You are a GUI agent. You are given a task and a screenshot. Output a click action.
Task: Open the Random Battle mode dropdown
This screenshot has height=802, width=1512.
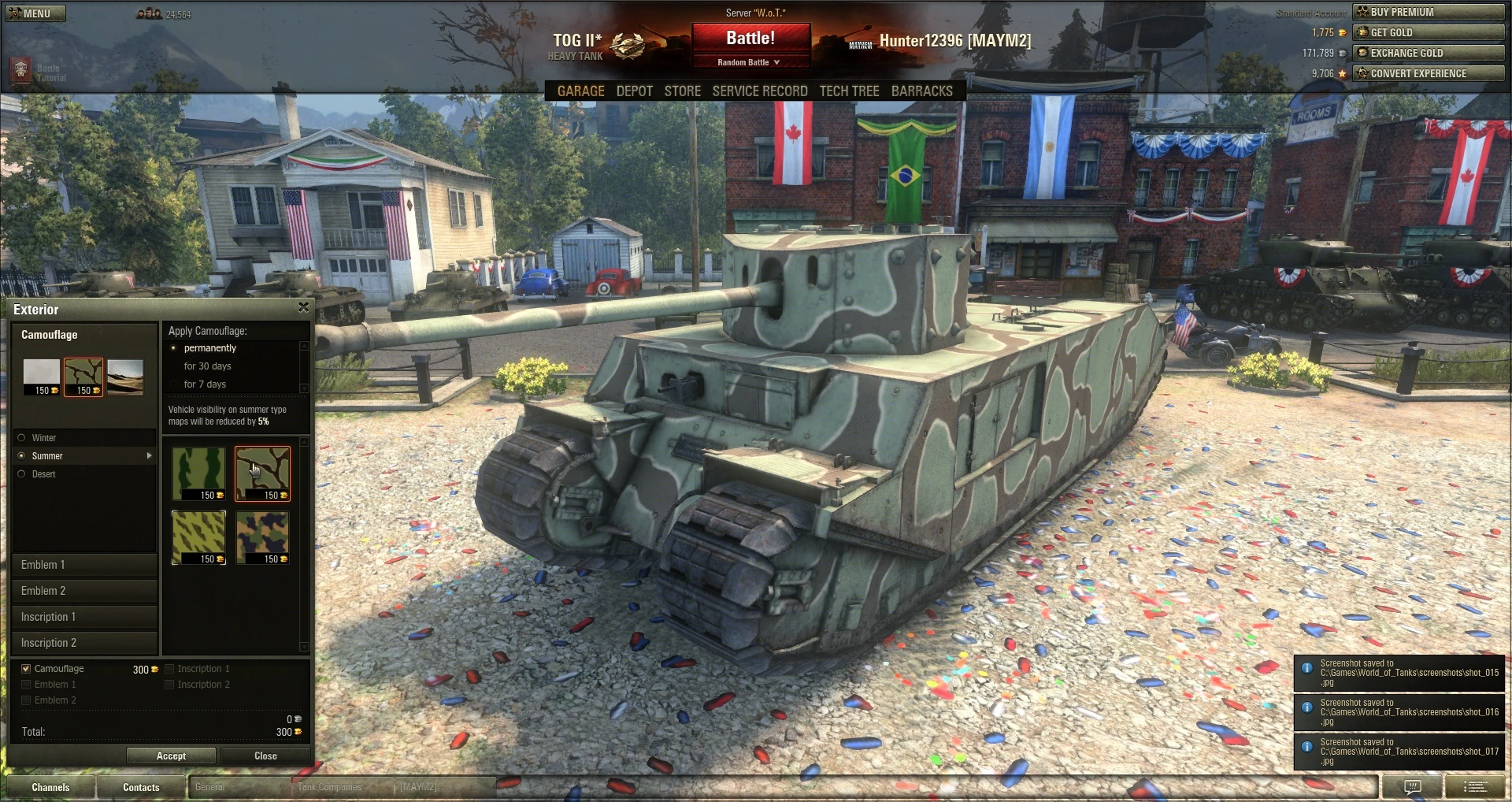click(749, 61)
